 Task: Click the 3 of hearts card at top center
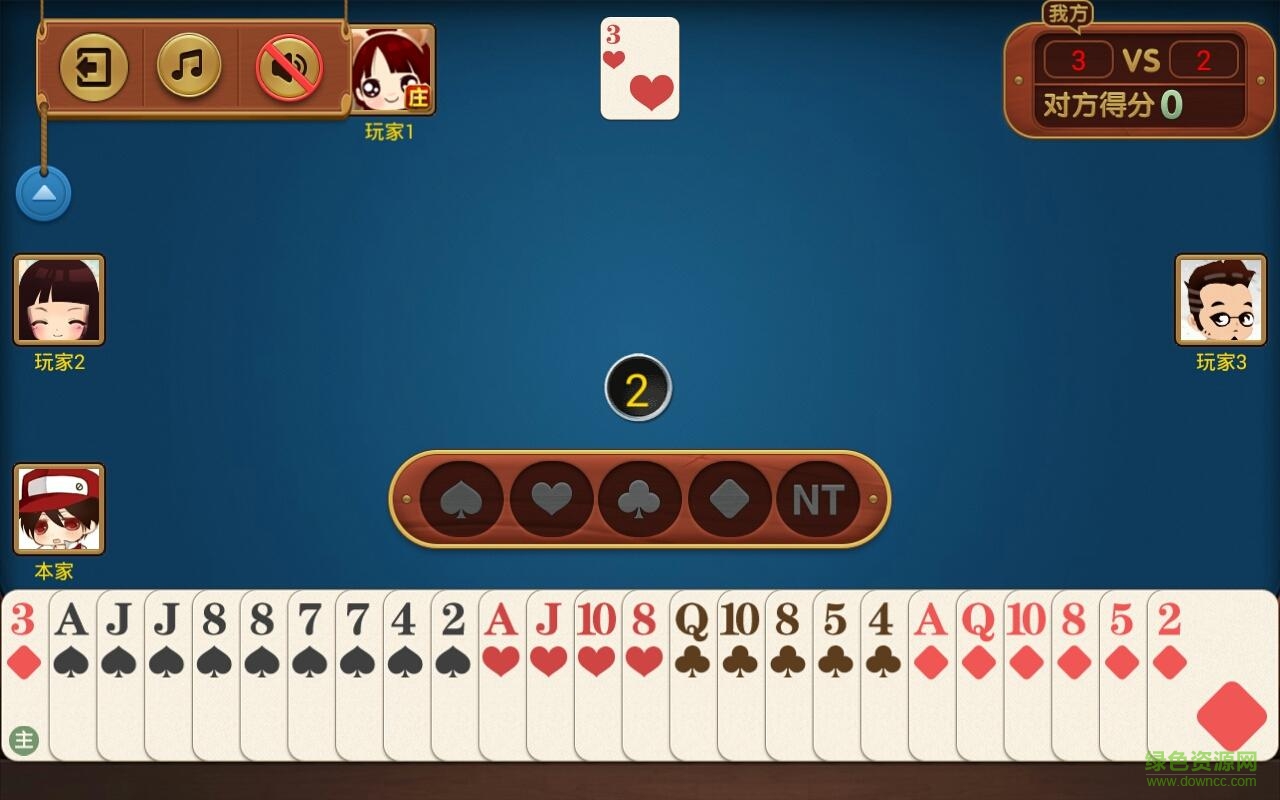(639, 68)
